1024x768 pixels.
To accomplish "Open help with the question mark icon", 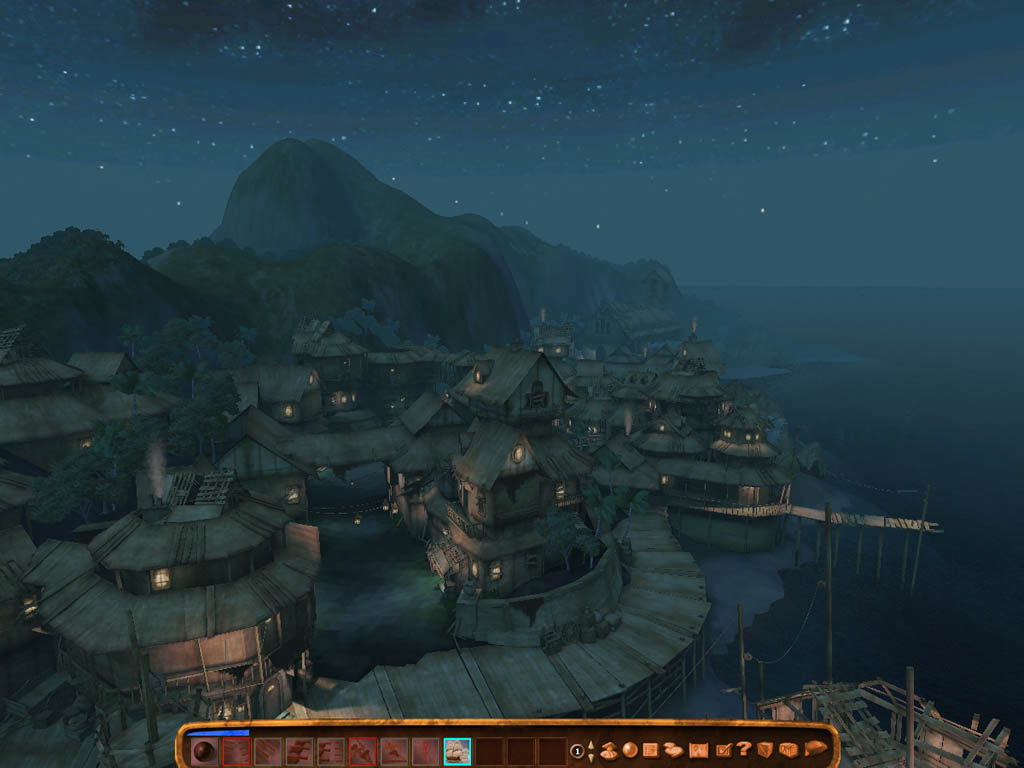I will [744, 749].
